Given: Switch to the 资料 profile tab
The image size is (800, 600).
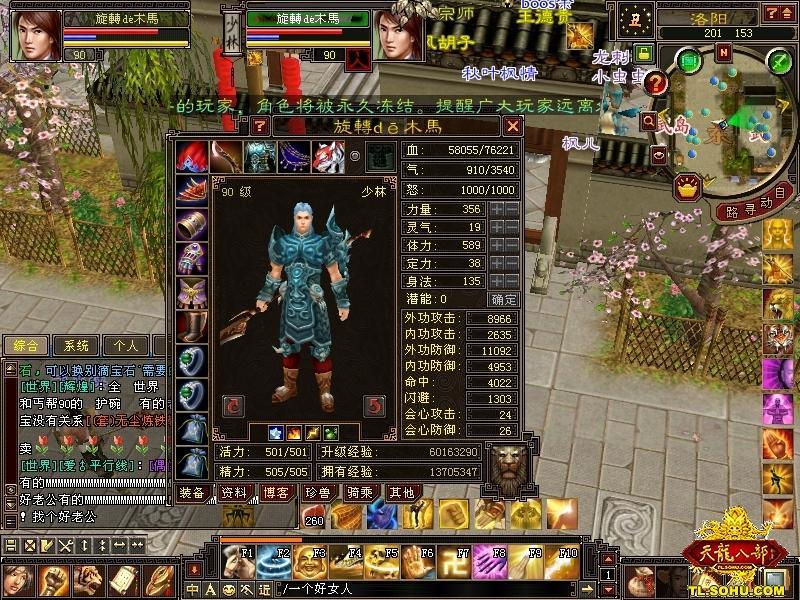Looking at the screenshot, I should (x=233, y=492).
